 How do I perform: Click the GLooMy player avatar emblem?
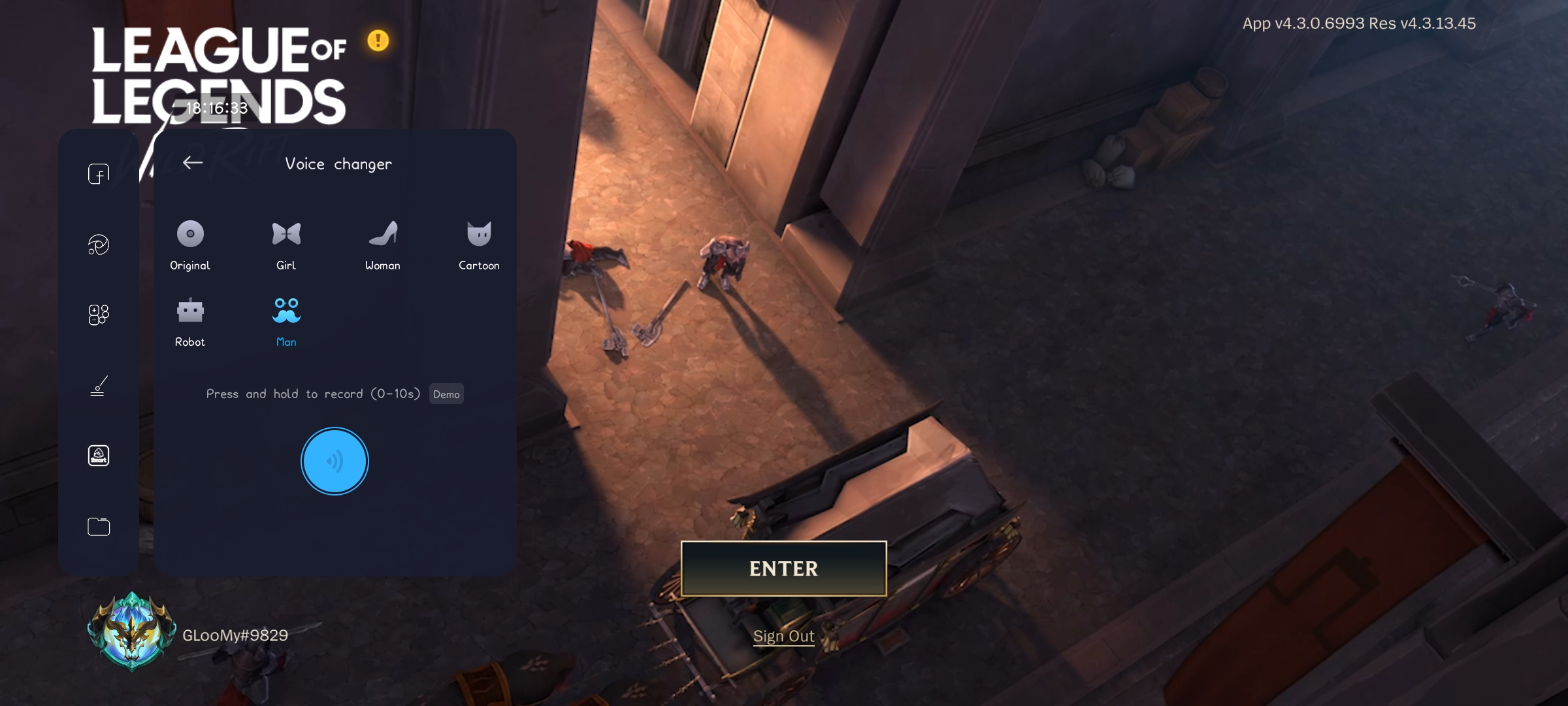[132, 631]
